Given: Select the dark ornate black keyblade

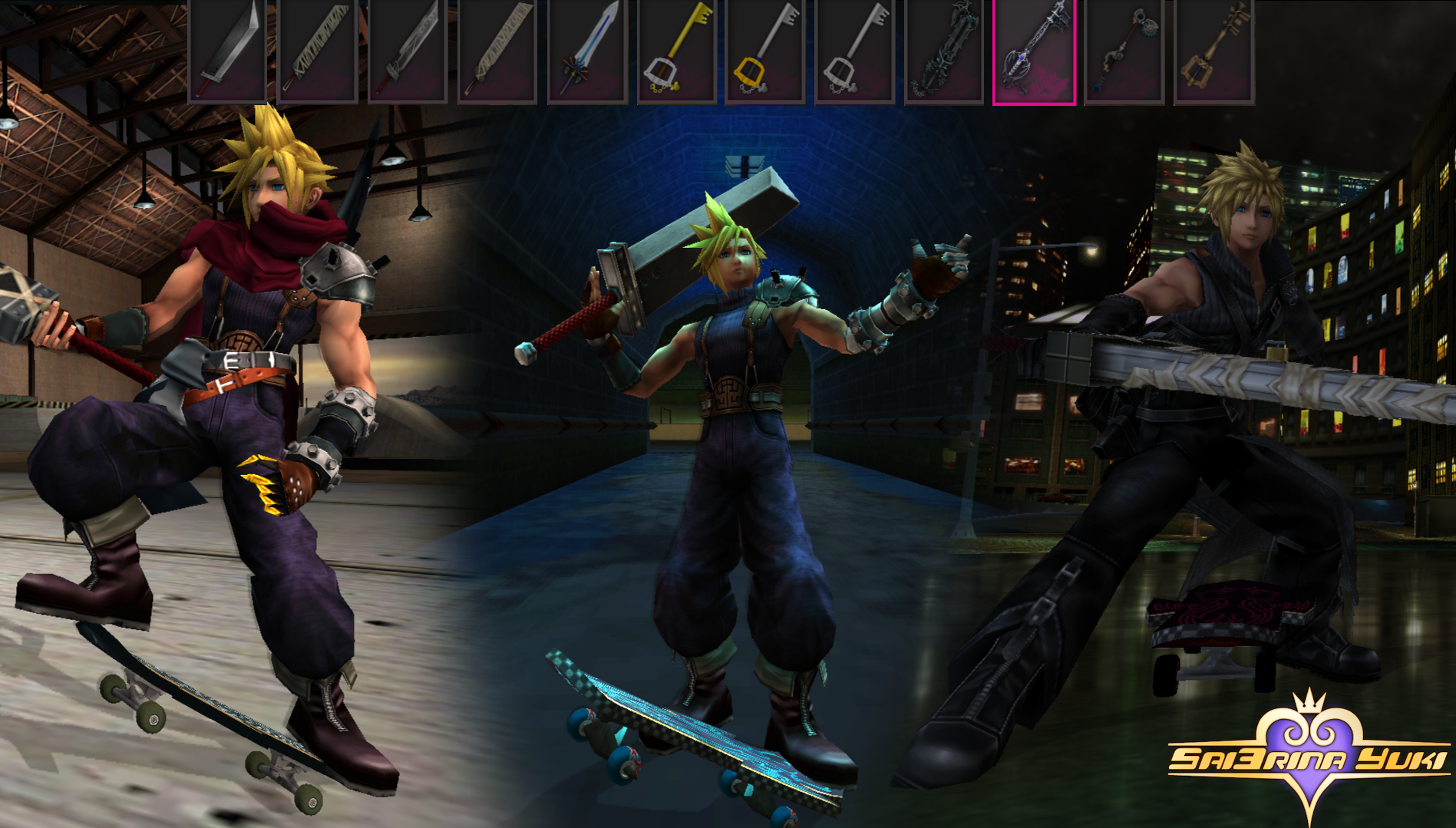Looking at the screenshot, I should [x=943, y=51].
